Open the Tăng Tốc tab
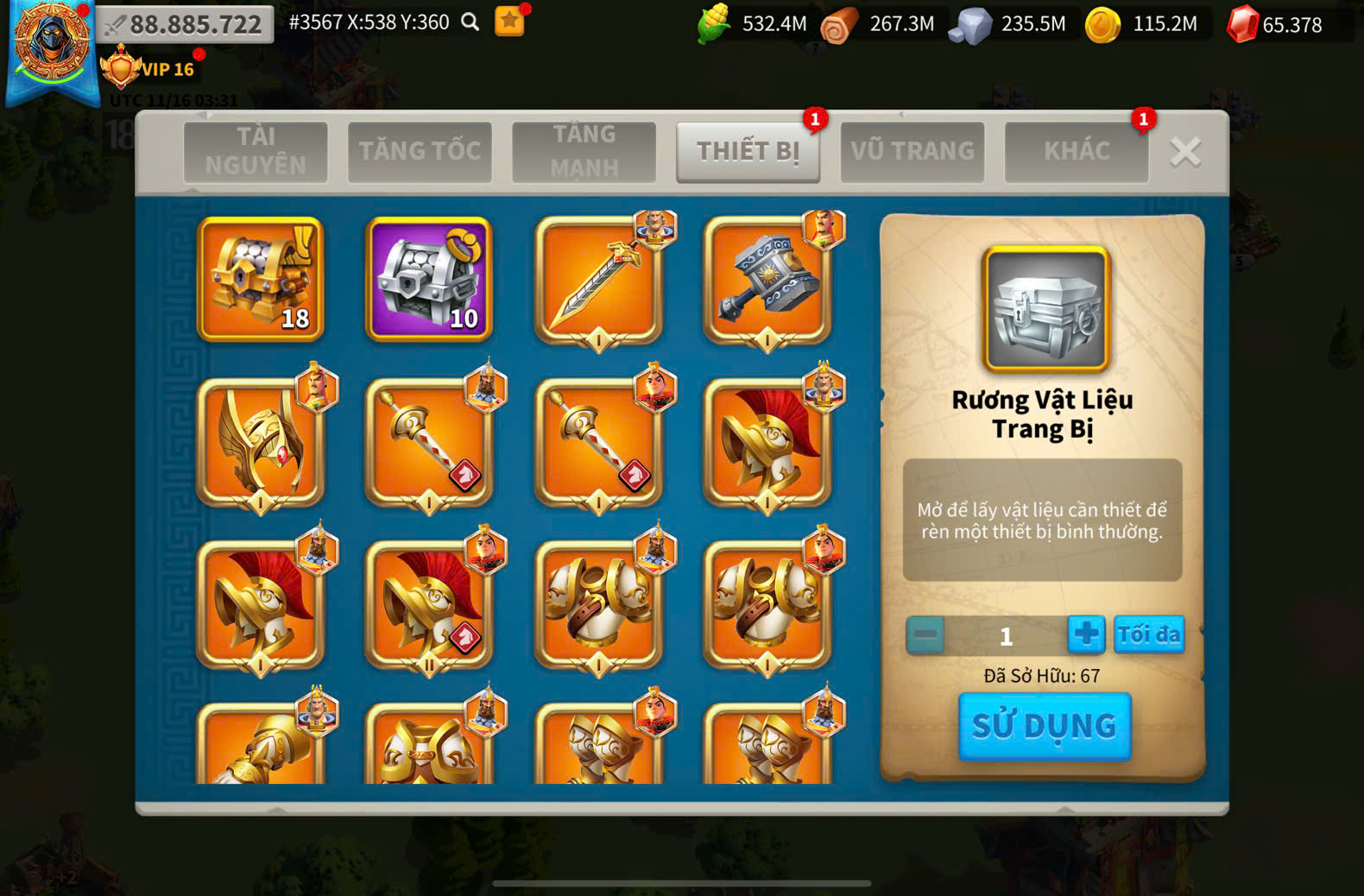The width and height of the screenshot is (1364, 896). (420, 151)
